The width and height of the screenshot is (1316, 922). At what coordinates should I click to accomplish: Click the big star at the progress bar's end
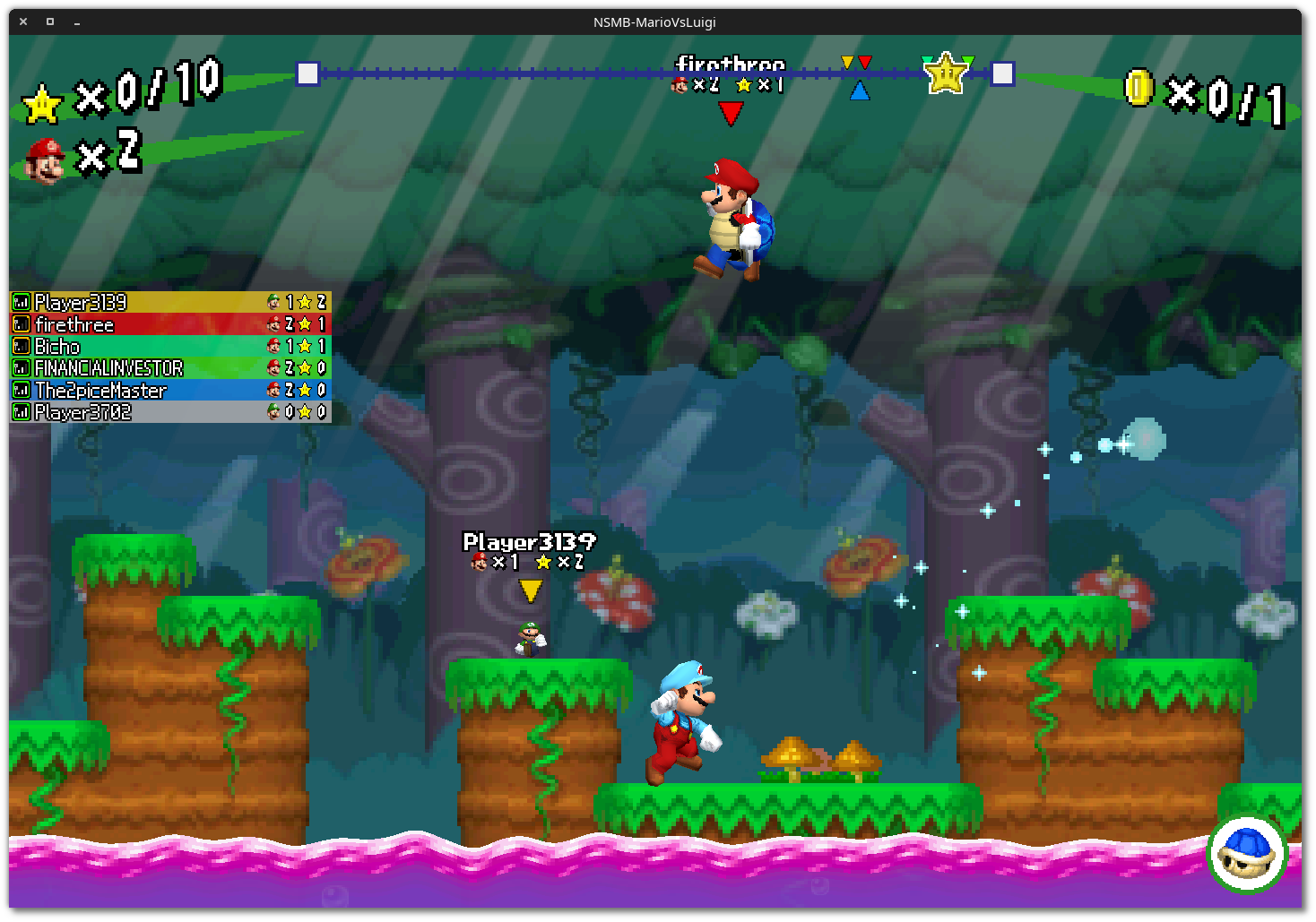[x=945, y=72]
